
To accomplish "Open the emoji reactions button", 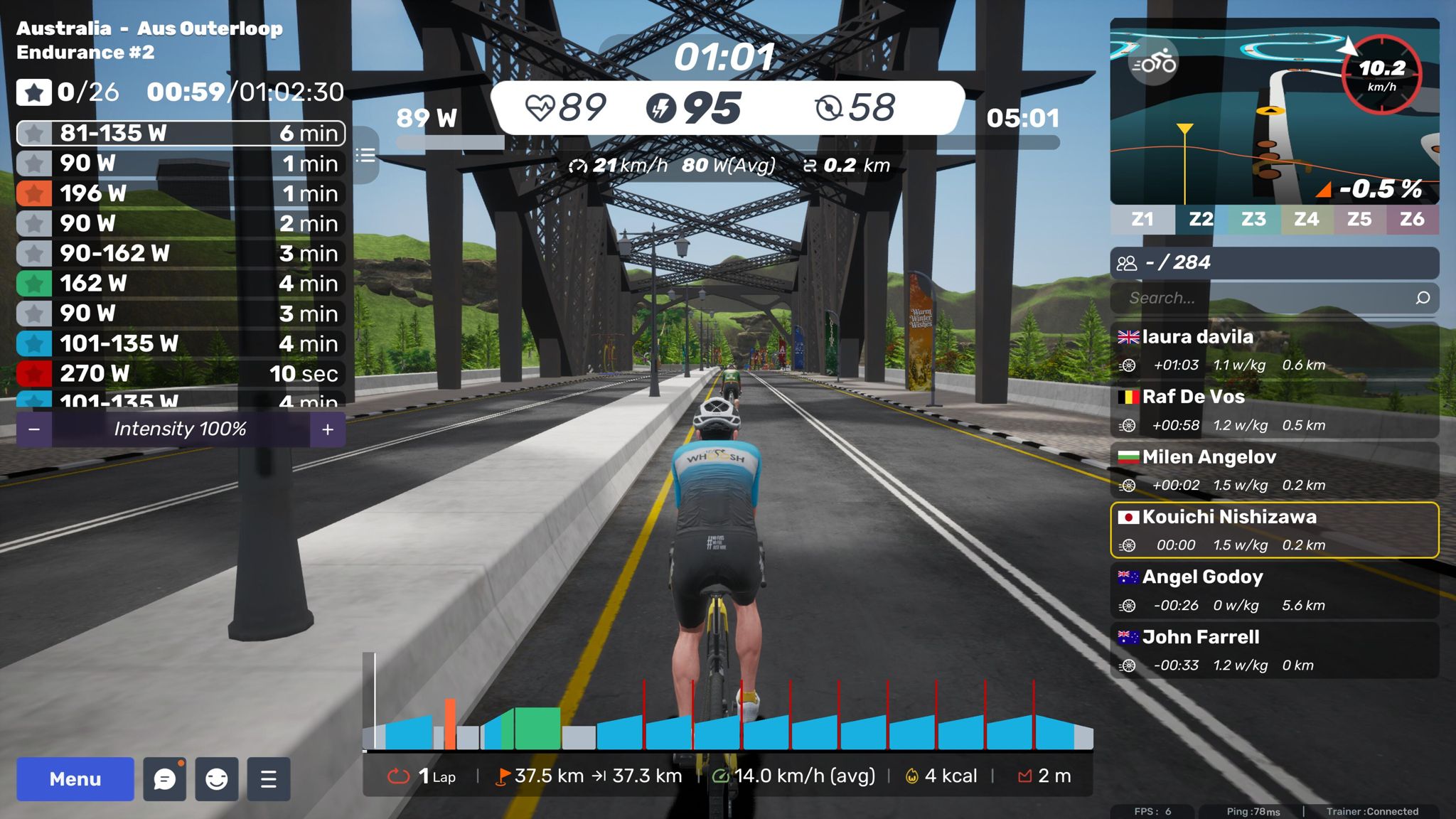I will [216, 779].
